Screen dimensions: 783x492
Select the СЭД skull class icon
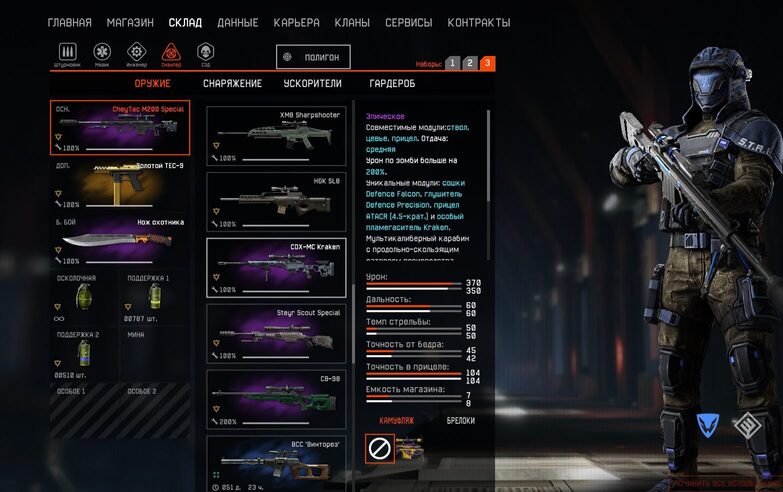(x=205, y=53)
